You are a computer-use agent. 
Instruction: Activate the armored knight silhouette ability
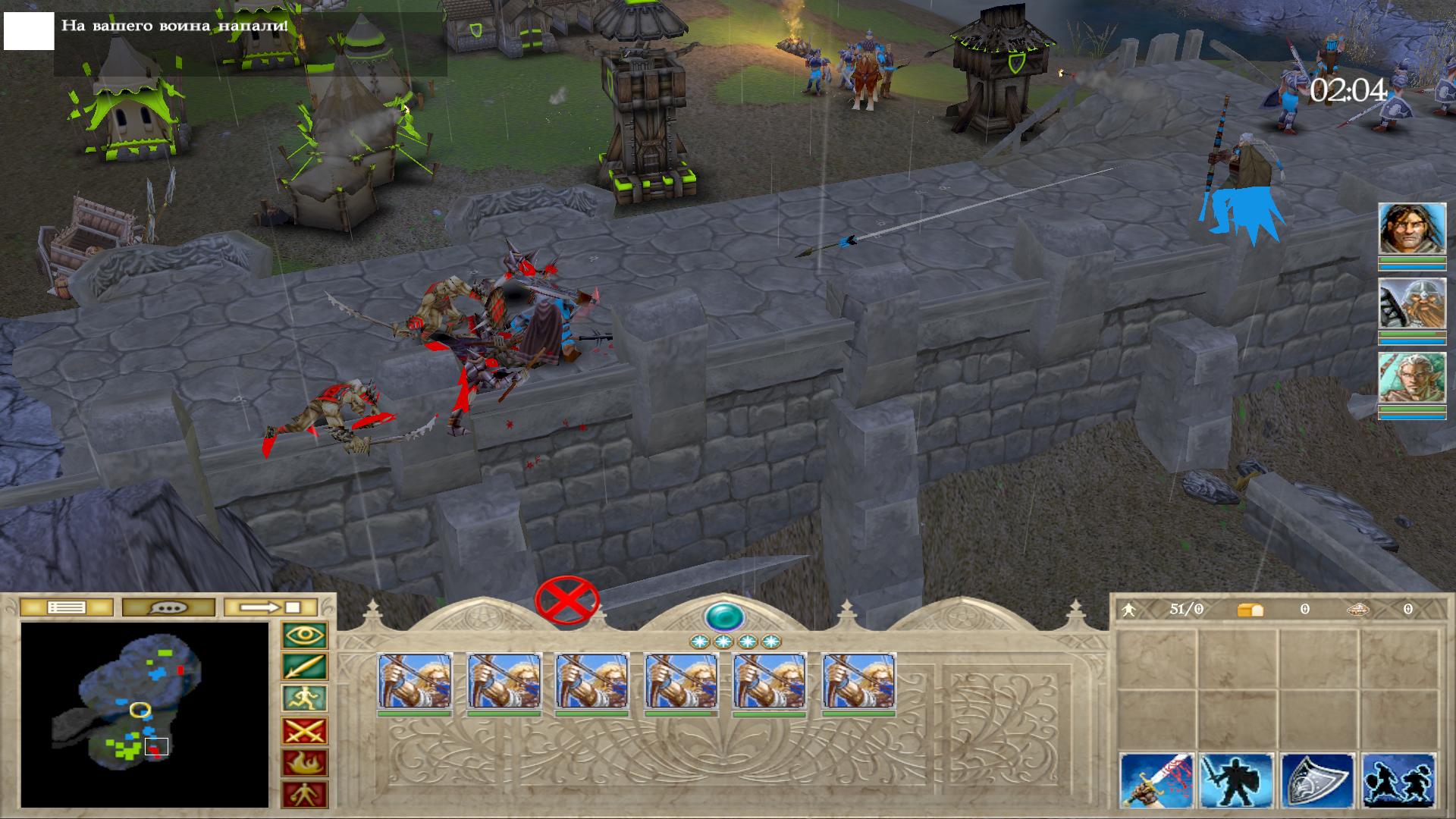pos(1237,781)
